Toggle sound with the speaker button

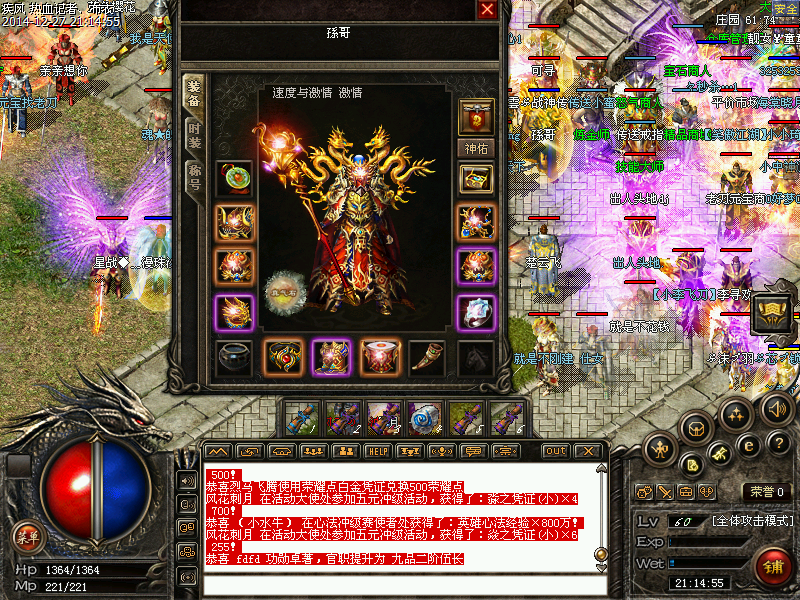[777, 408]
